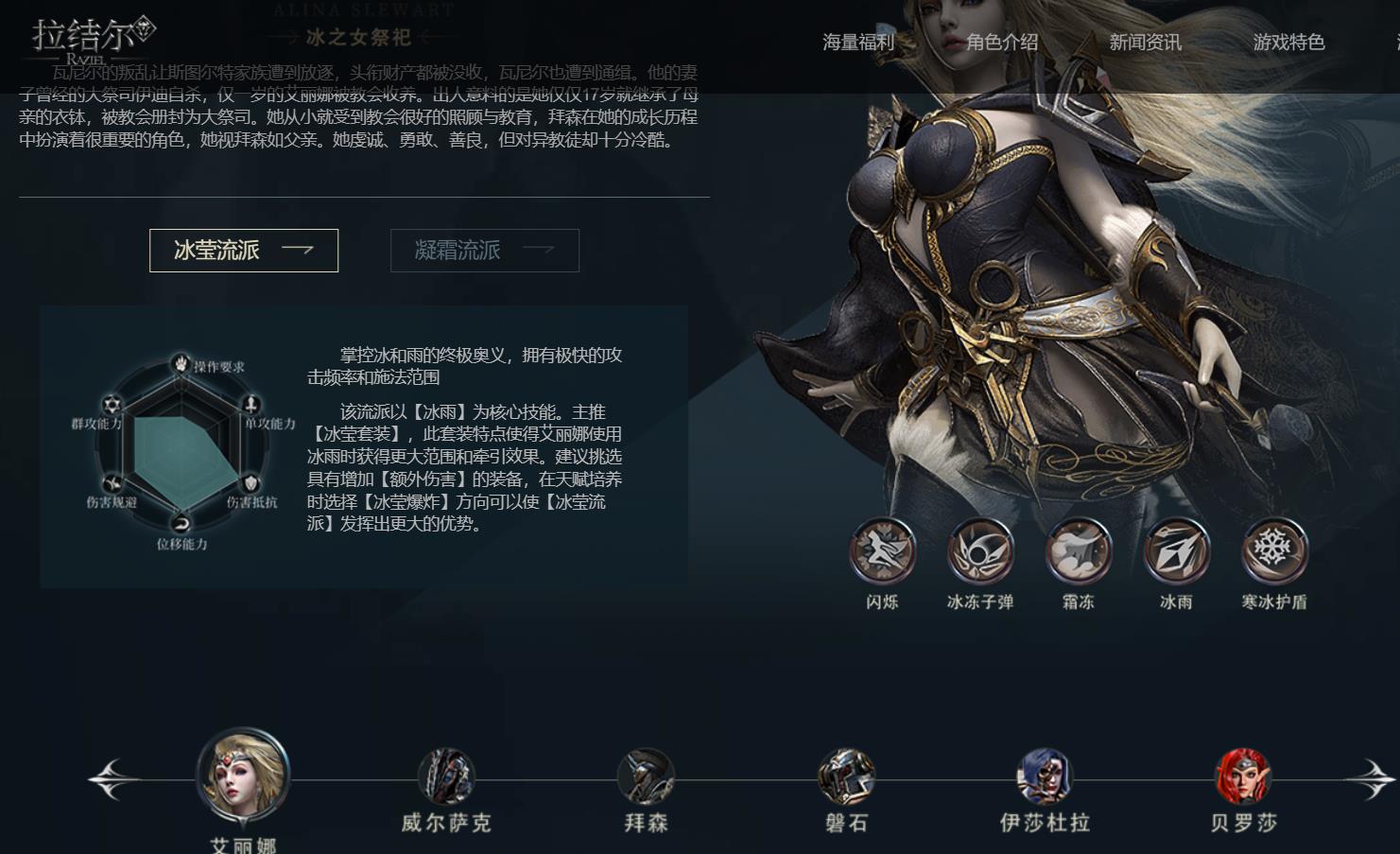This screenshot has width=1400, height=854.
Task: Select the 寒冰护盾 skill icon
Action: point(1272,549)
